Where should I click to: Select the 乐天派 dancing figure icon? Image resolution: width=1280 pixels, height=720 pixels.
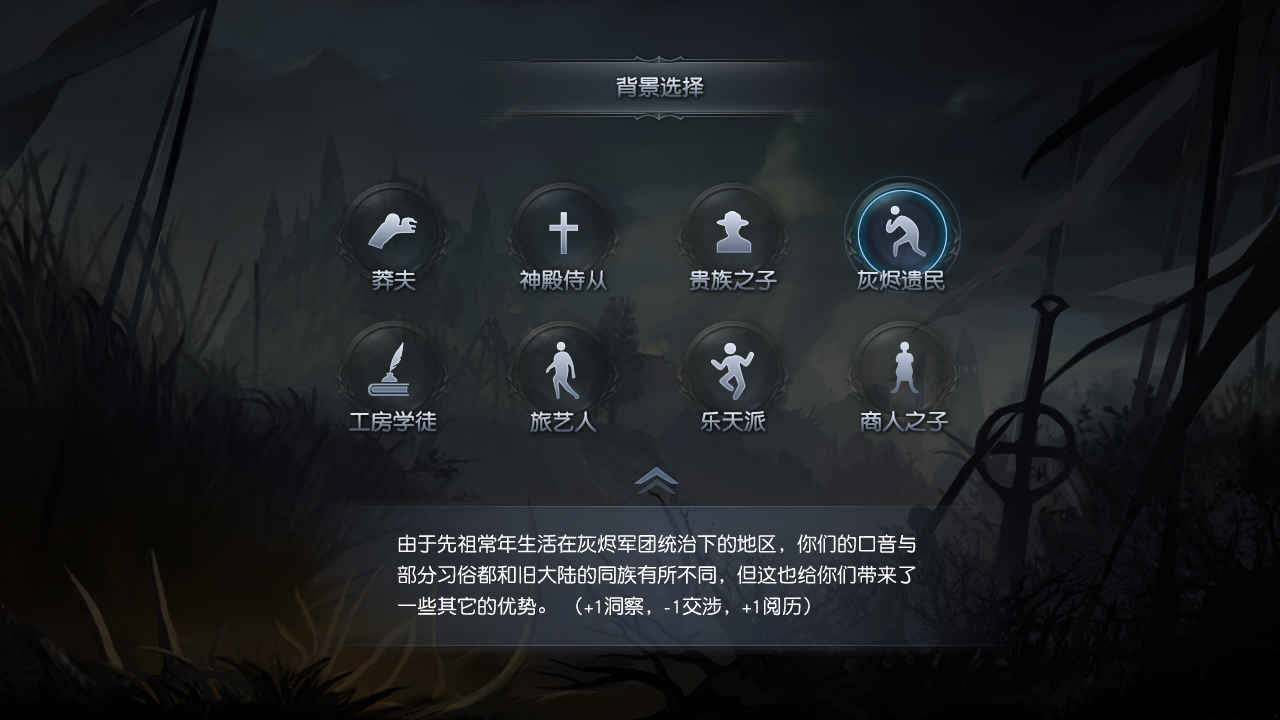click(x=733, y=371)
